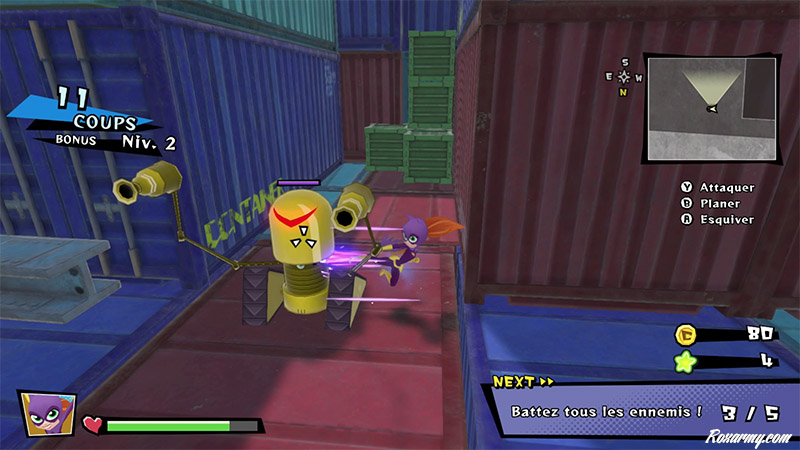Click the compass rose beside the minimap
Viewport: 800px width, 450px height.
[x=624, y=77]
